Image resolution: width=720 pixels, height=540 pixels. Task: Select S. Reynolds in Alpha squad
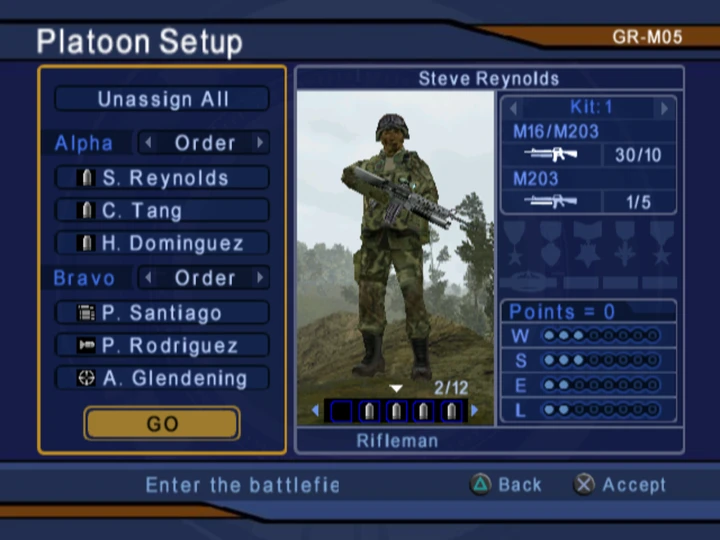point(162,178)
